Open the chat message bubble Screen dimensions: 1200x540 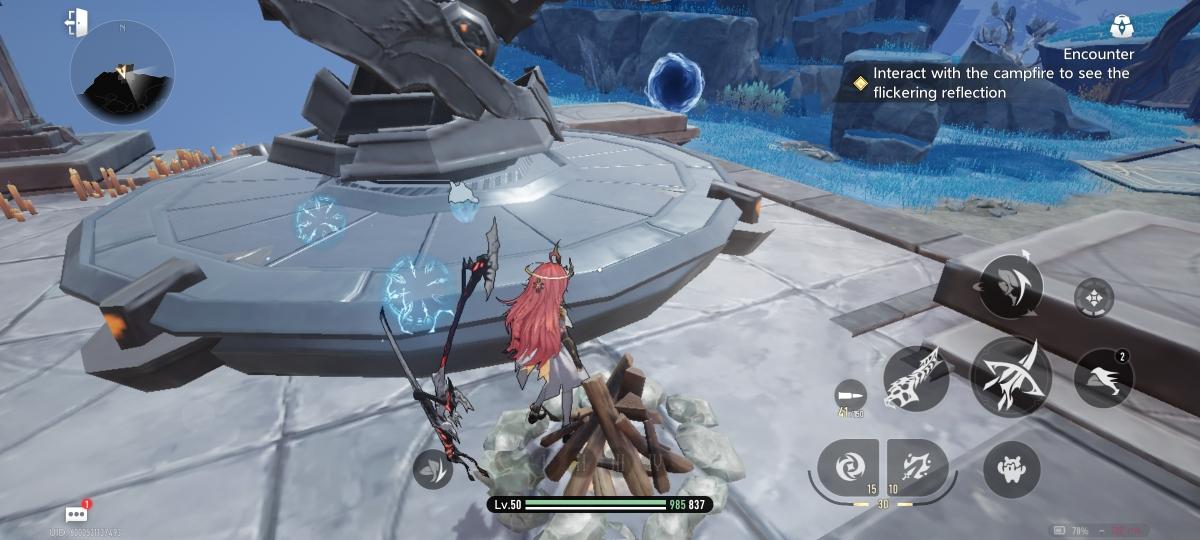point(77,513)
